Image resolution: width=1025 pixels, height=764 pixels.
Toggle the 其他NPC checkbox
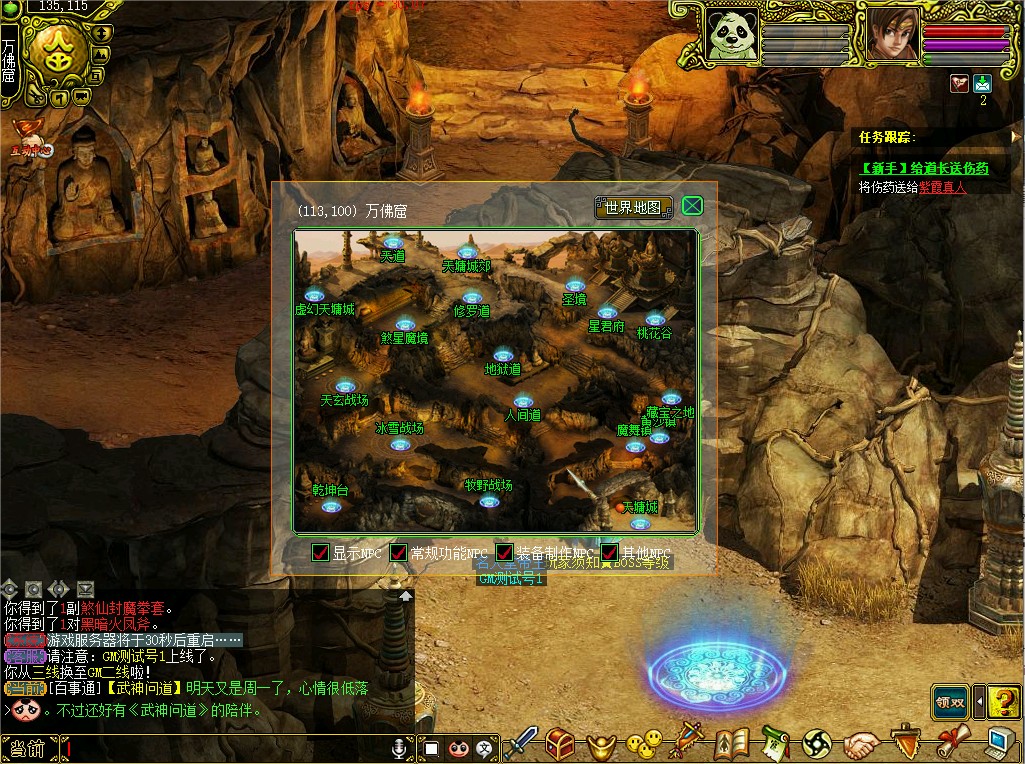point(609,553)
